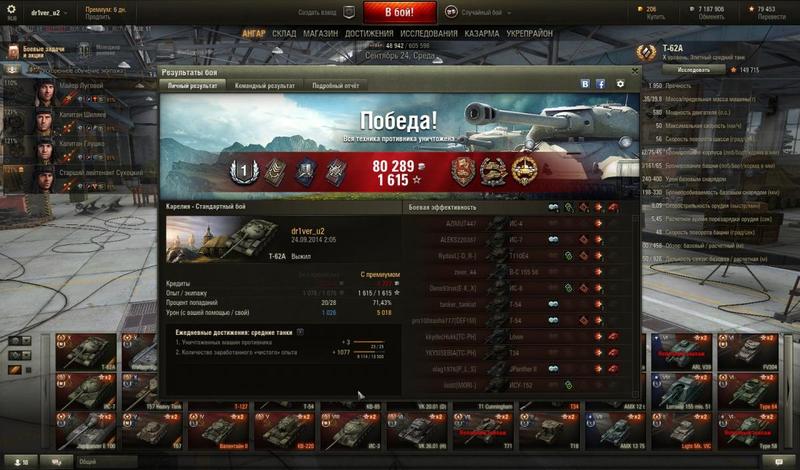Screen dimensions: 800x470
Task: Share the result via the VK icon
Action: click(585, 85)
